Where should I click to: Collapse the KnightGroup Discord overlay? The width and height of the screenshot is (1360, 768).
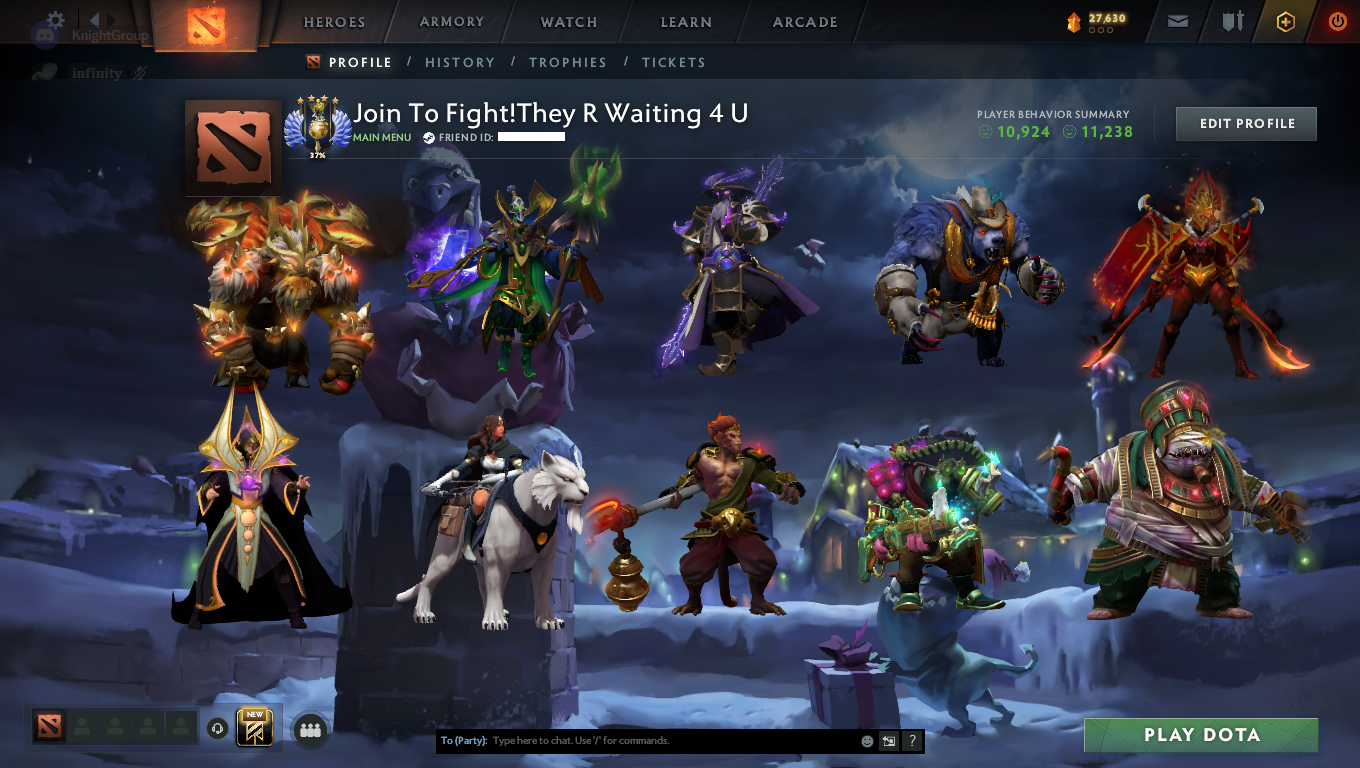pyautogui.click(x=95, y=22)
